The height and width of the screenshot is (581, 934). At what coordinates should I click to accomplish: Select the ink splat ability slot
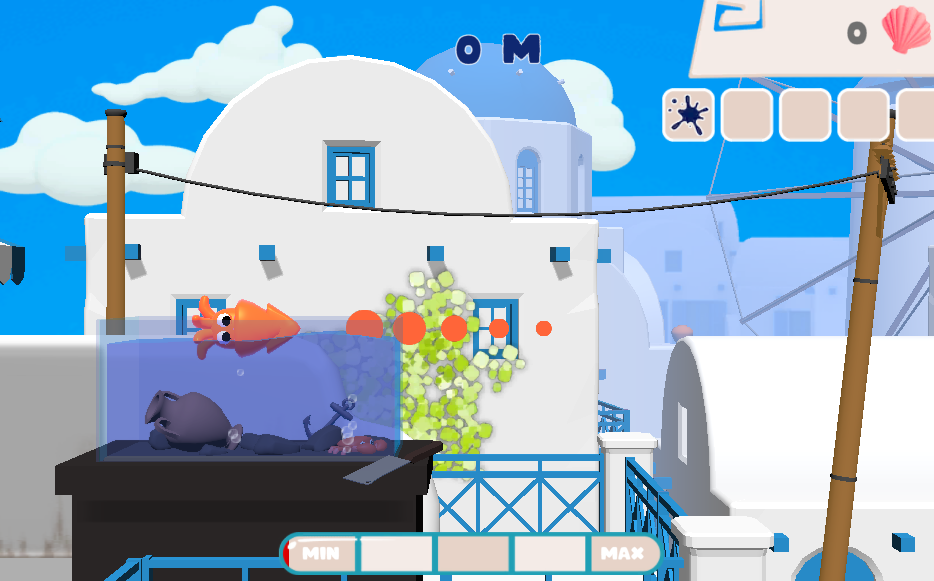(x=688, y=114)
